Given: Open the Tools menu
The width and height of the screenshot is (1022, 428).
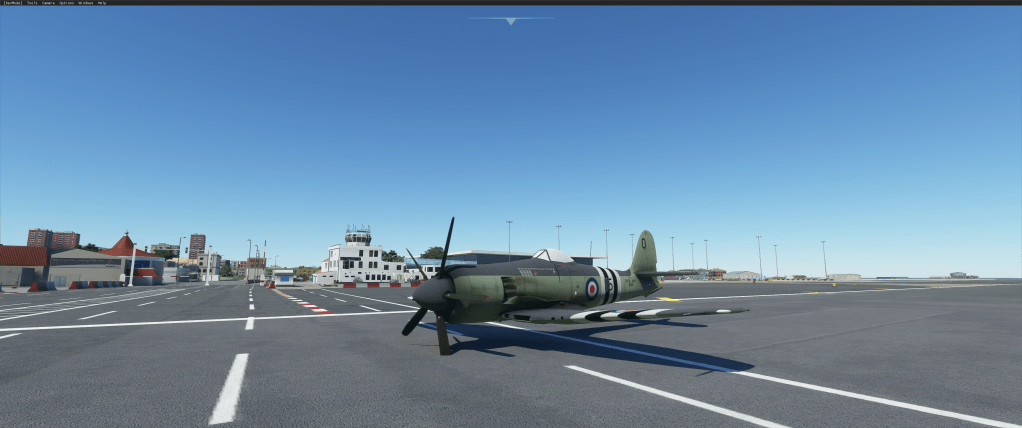Looking at the screenshot, I should tap(32, 3).
